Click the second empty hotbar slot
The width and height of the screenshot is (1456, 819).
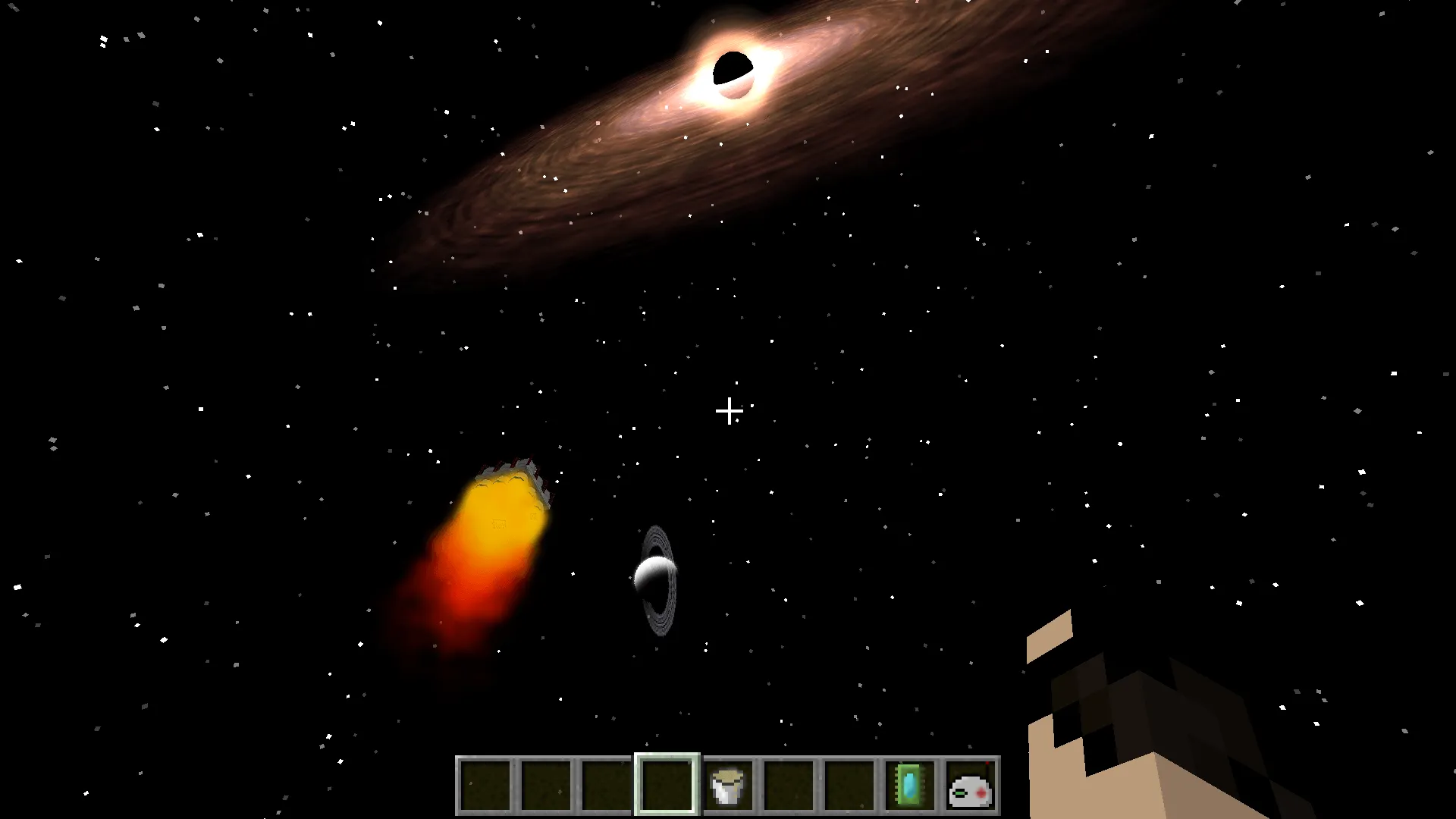coord(546,785)
